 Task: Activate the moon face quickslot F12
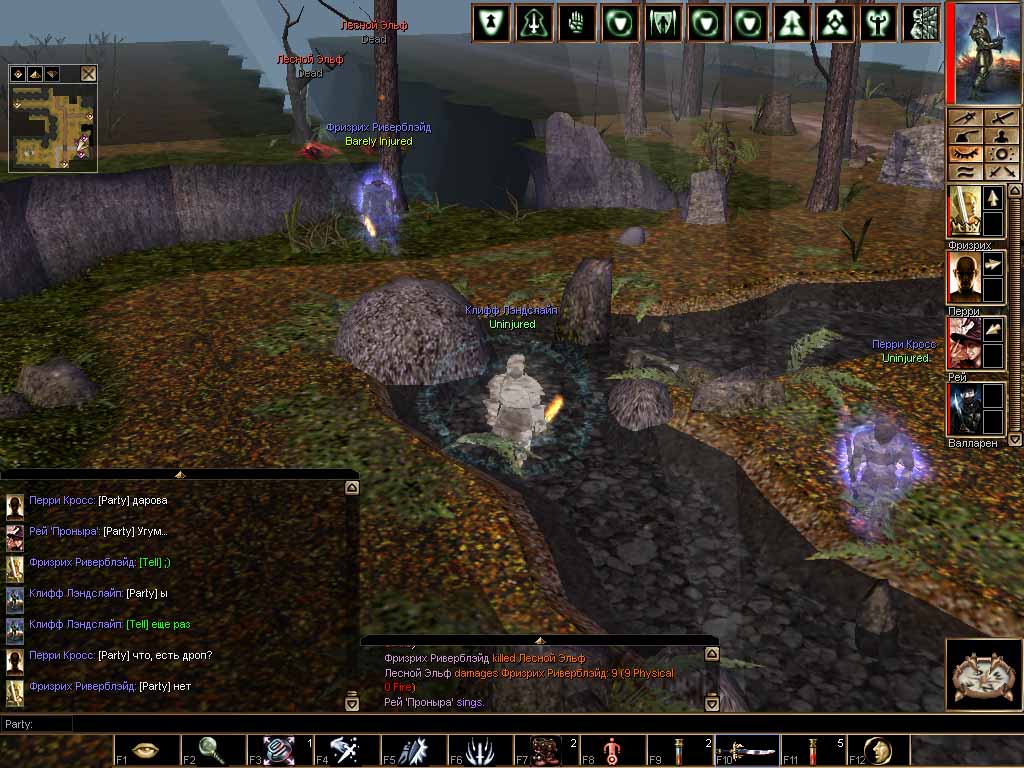click(878, 750)
